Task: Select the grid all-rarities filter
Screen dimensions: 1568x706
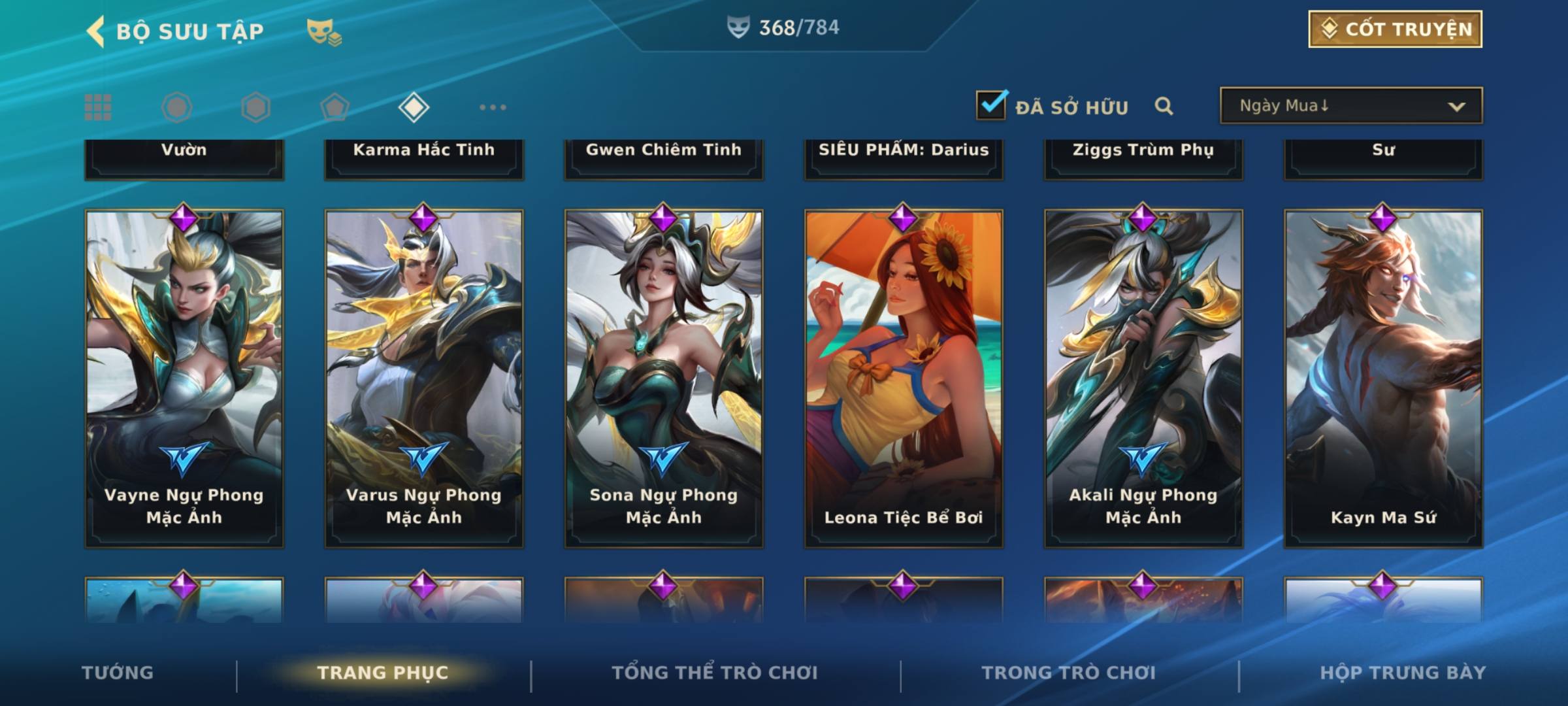Action: coord(98,107)
